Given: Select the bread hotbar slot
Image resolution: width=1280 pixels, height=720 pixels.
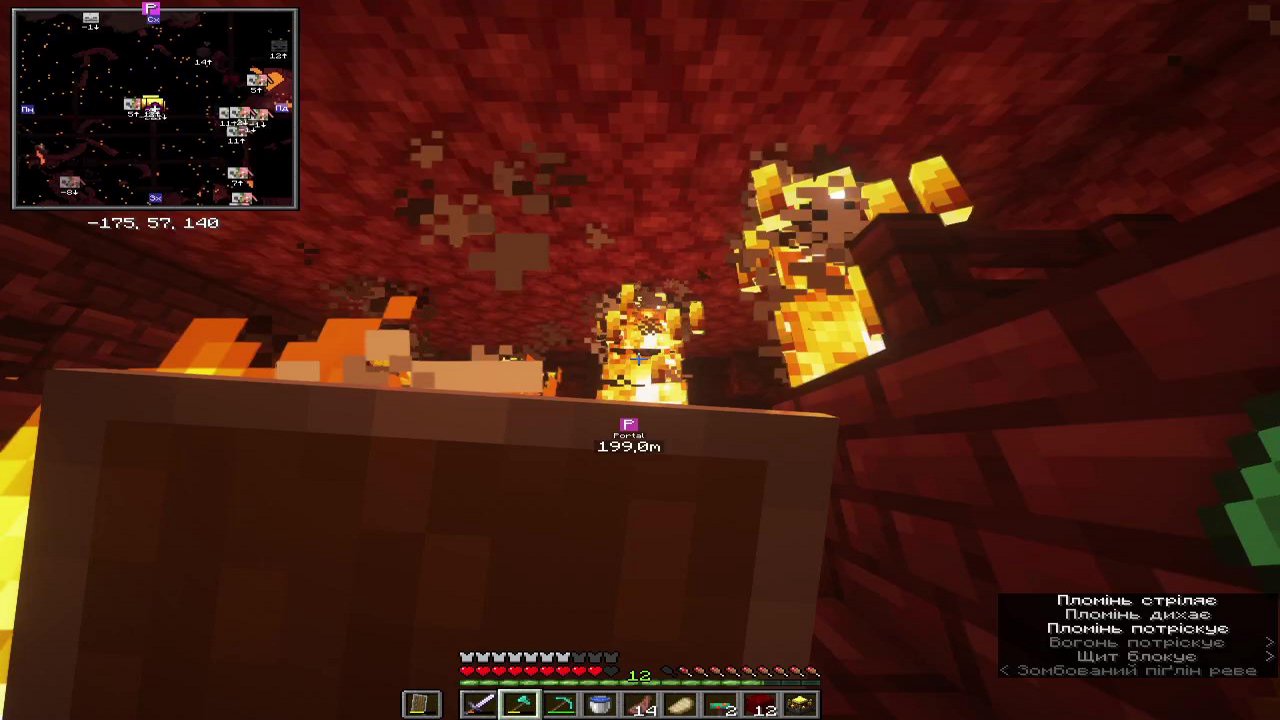Looking at the screenshot, I should [x=680, y=704].
